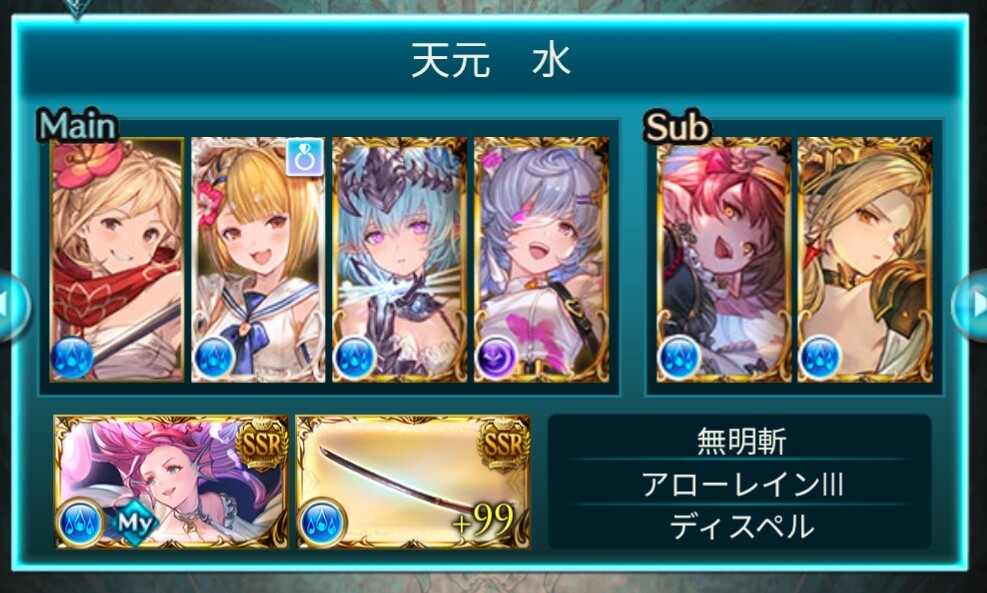Choose the 無明斬 skill entry
Image resolution: width=987 pixels, height=593 pixels.
[741, 441]
